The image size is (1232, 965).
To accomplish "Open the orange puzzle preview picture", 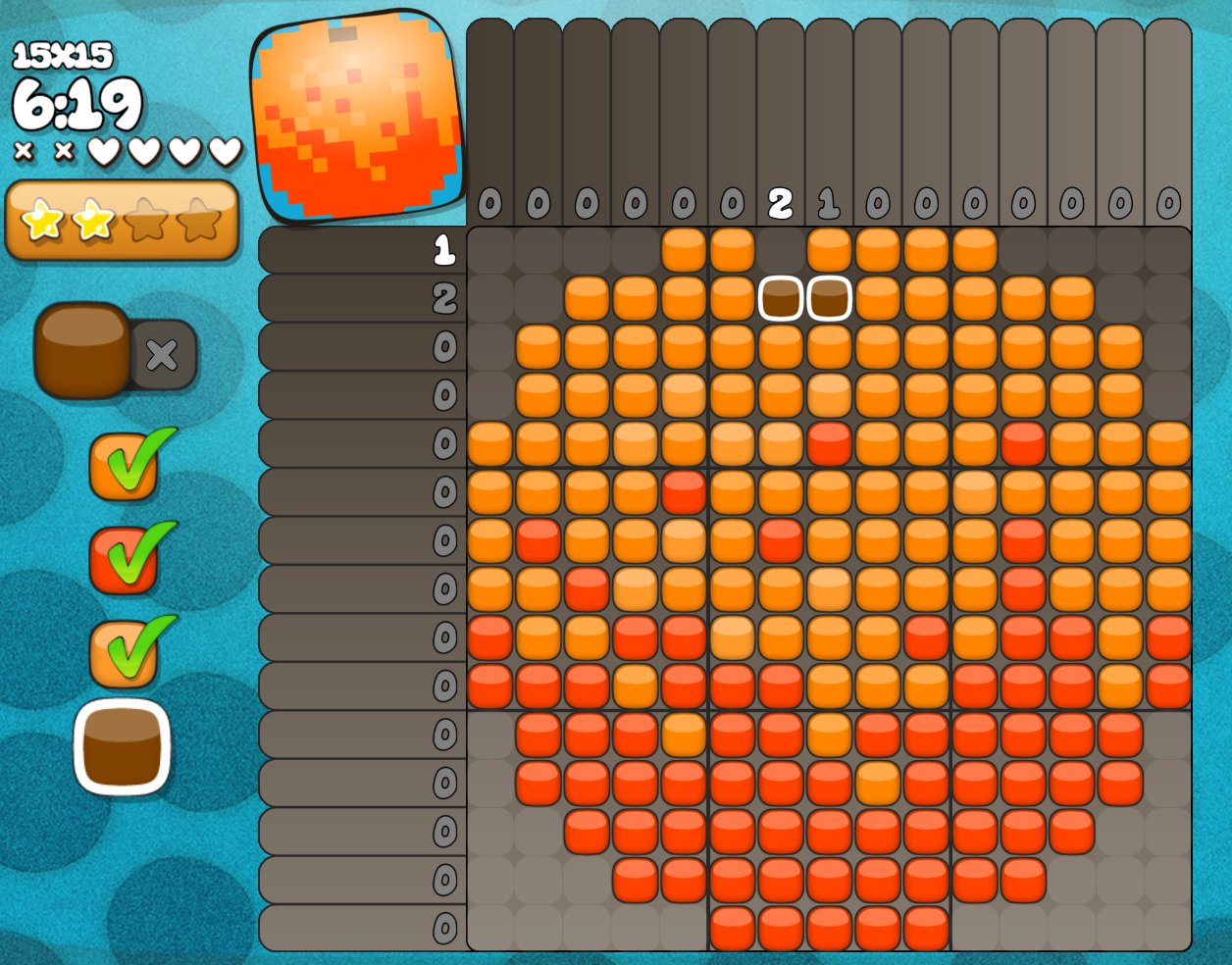I will (357, 116).
